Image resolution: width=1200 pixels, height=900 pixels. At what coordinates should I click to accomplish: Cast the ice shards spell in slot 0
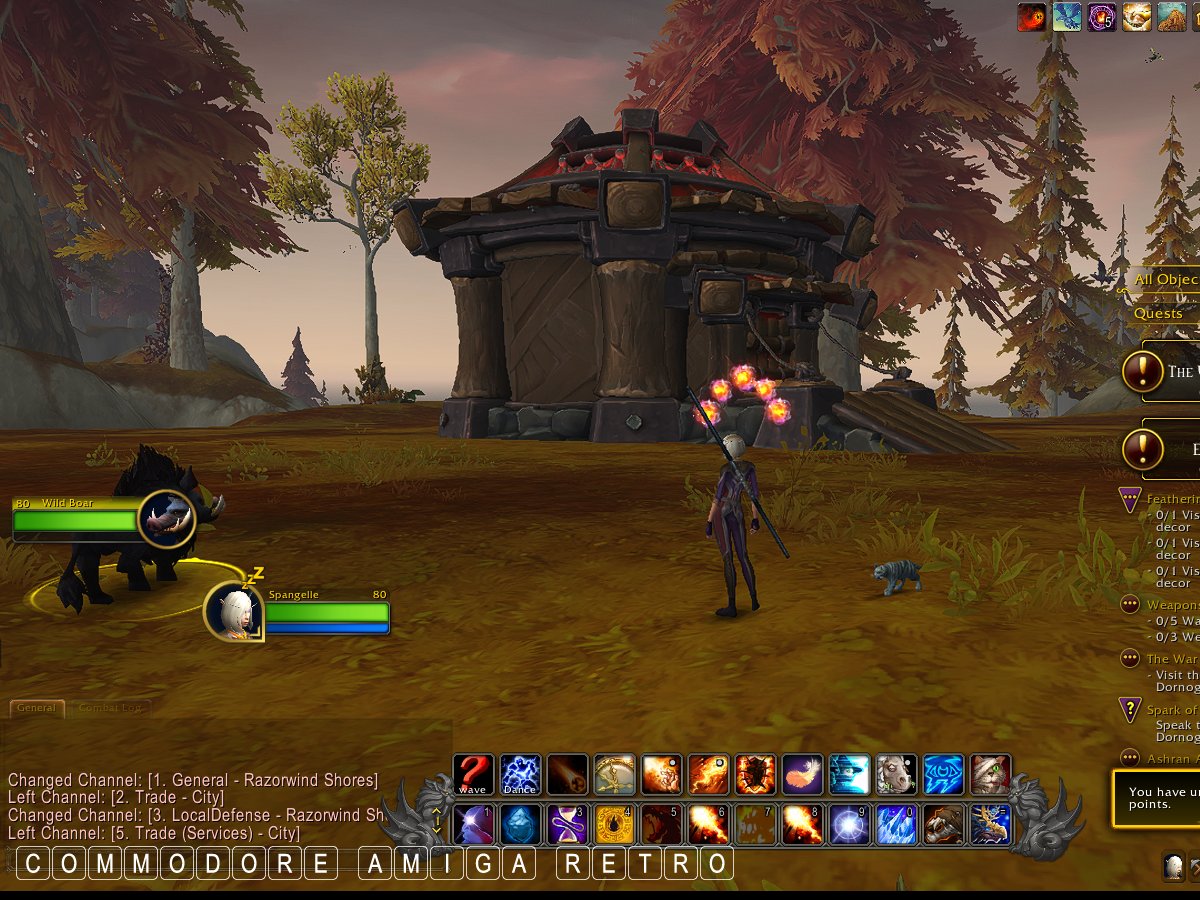click(x=896, y=825)
